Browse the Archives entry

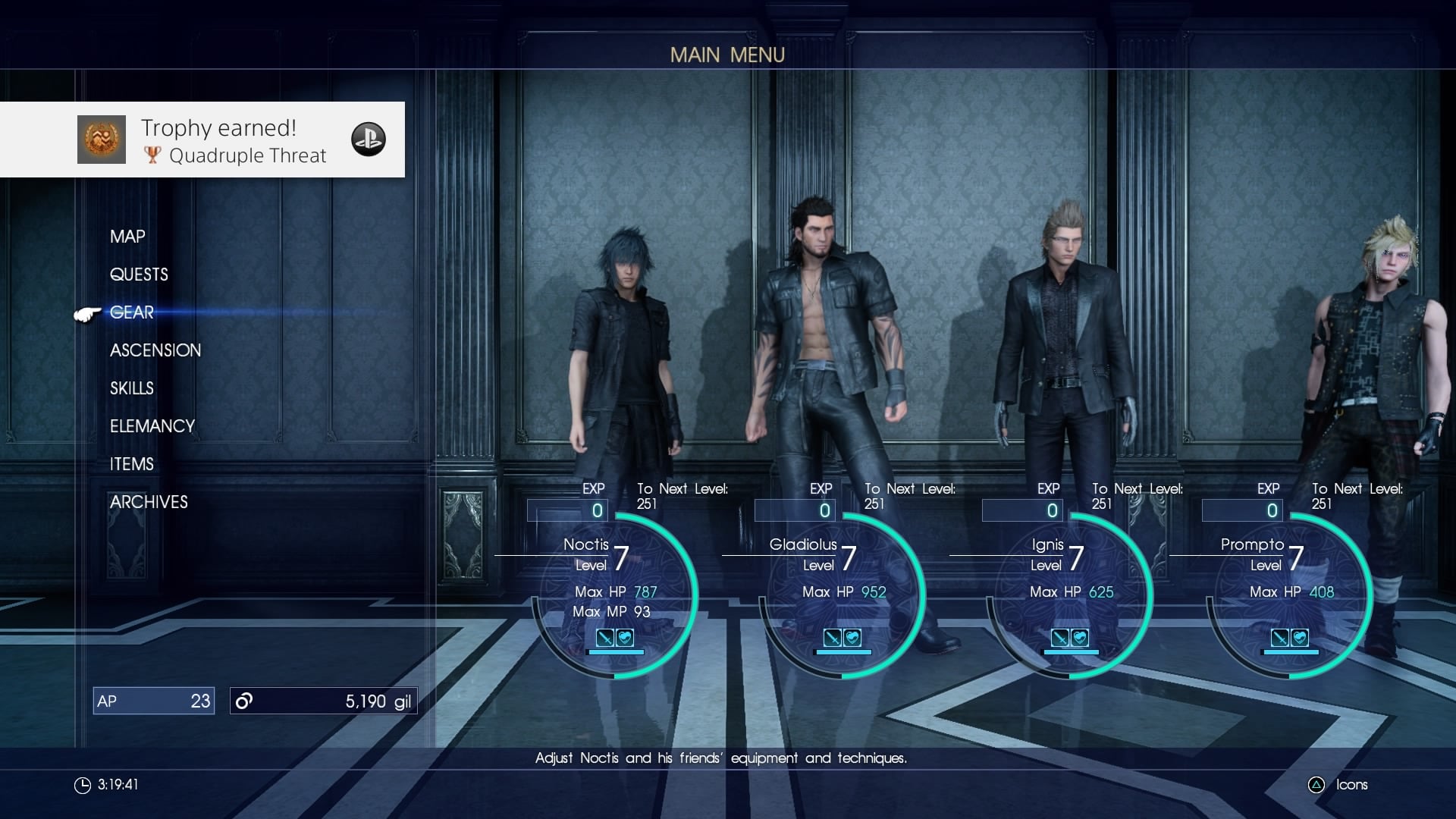149,502
